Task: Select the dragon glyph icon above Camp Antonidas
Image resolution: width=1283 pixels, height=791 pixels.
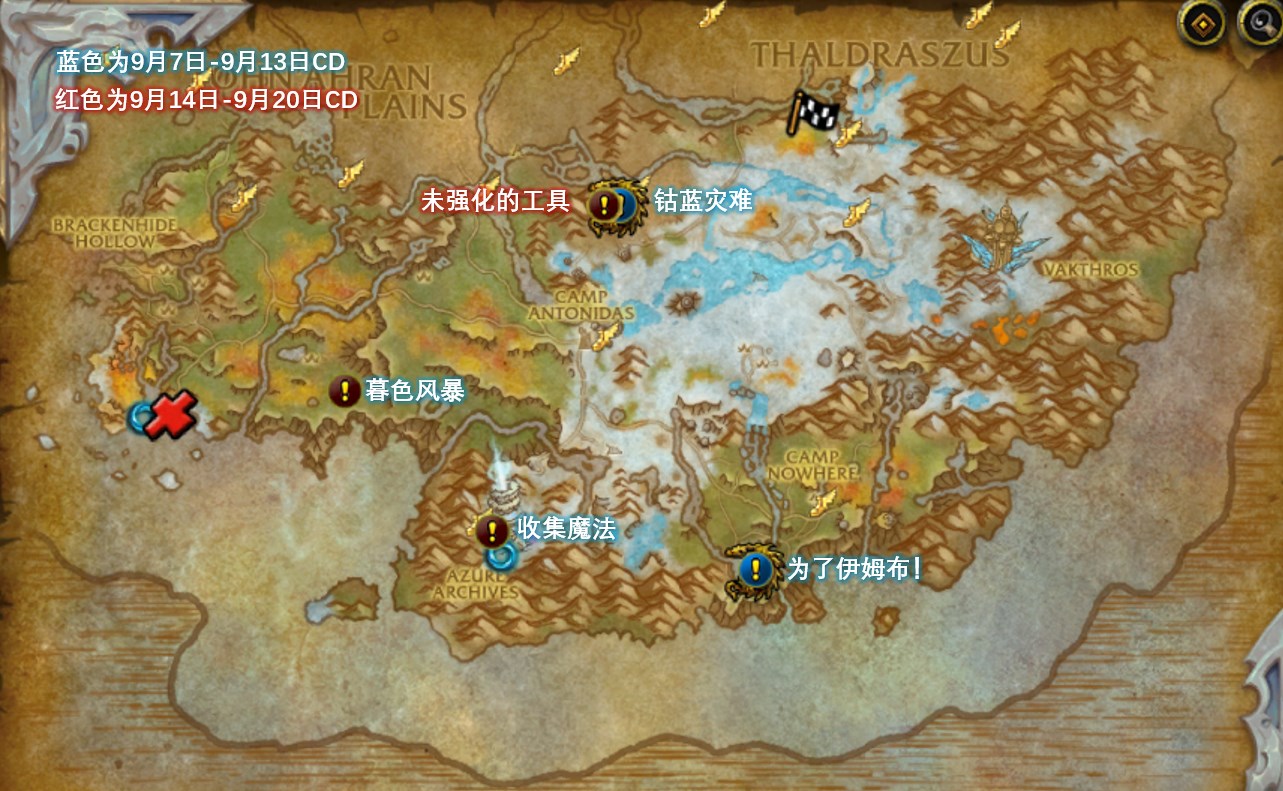Action: 604,338
